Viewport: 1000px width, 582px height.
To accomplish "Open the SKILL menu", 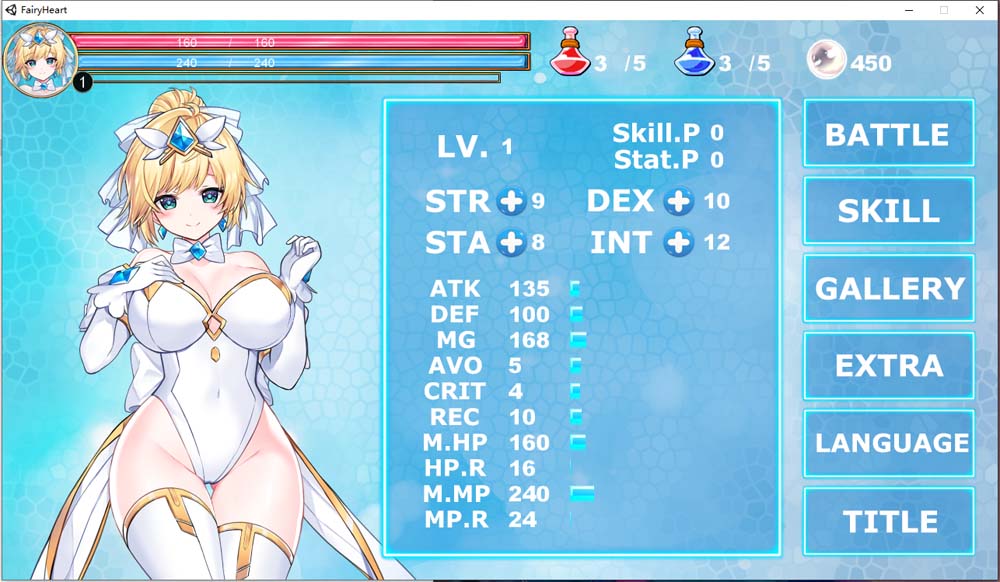I will coord(888,211).
